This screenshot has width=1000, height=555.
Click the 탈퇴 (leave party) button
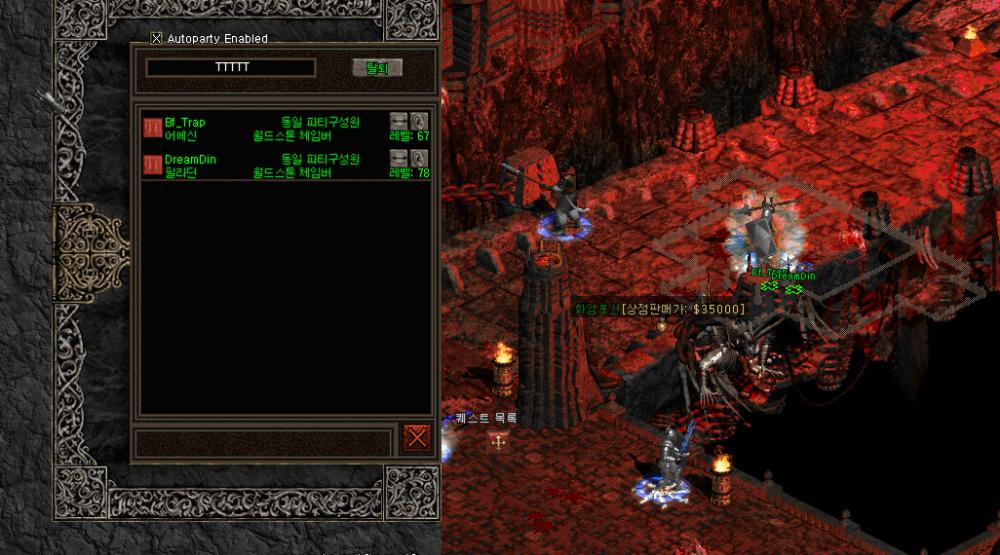(377, 68)
